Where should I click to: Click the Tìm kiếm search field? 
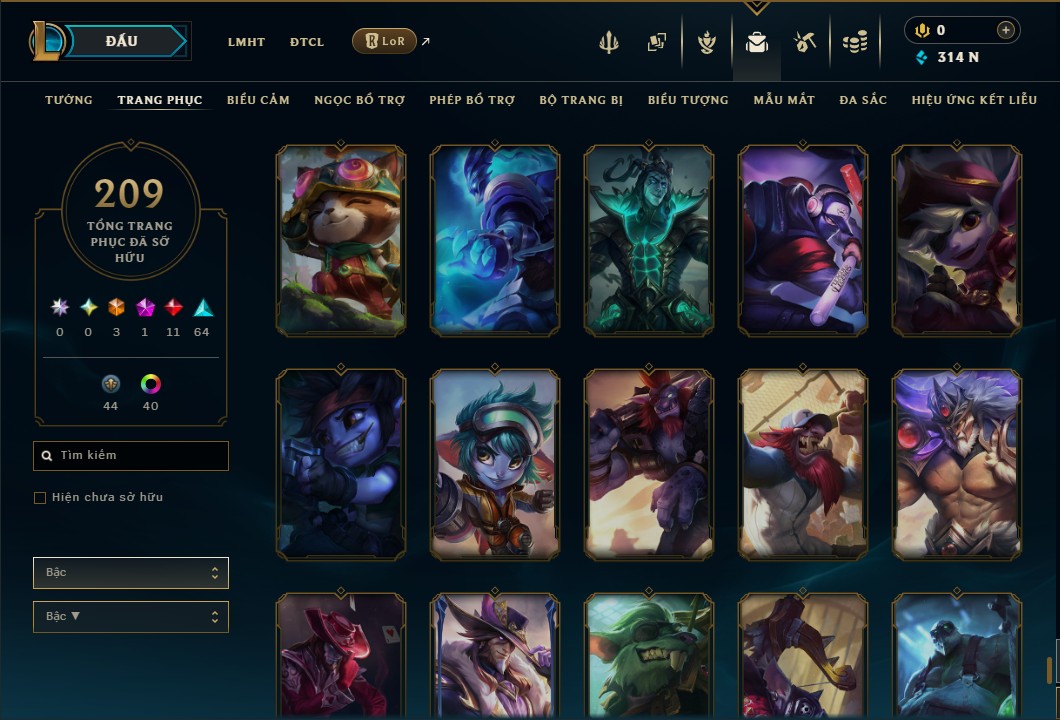(131, 456)
